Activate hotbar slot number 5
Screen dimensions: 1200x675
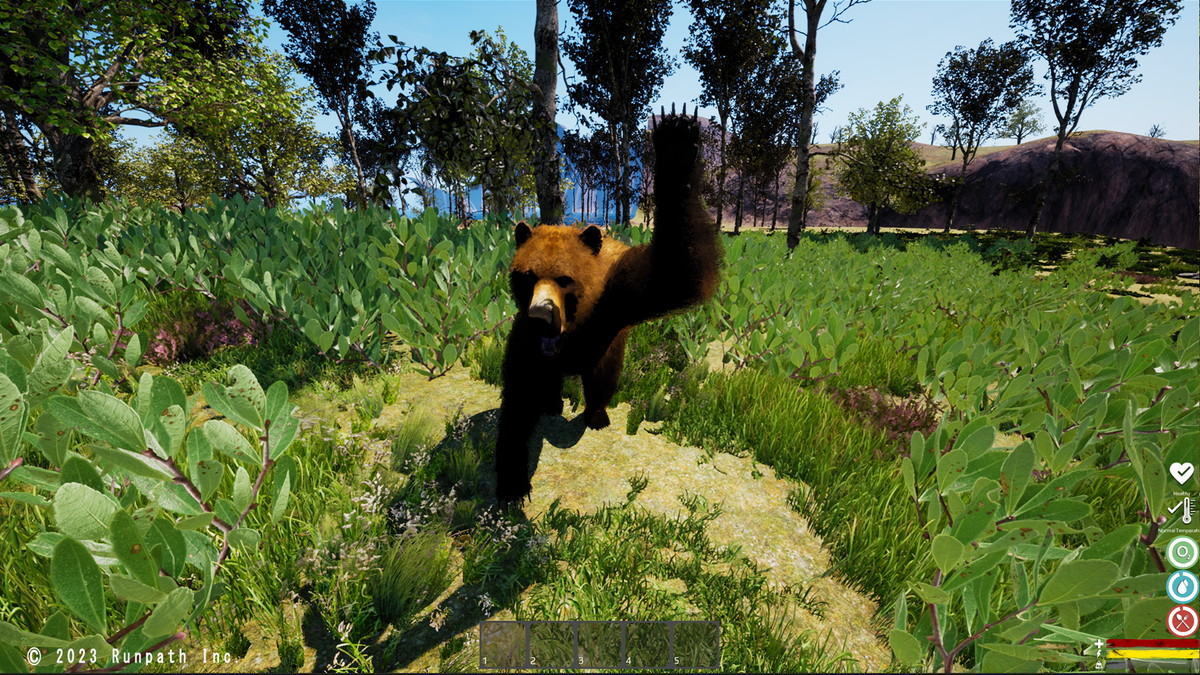(x=696, y=645)
